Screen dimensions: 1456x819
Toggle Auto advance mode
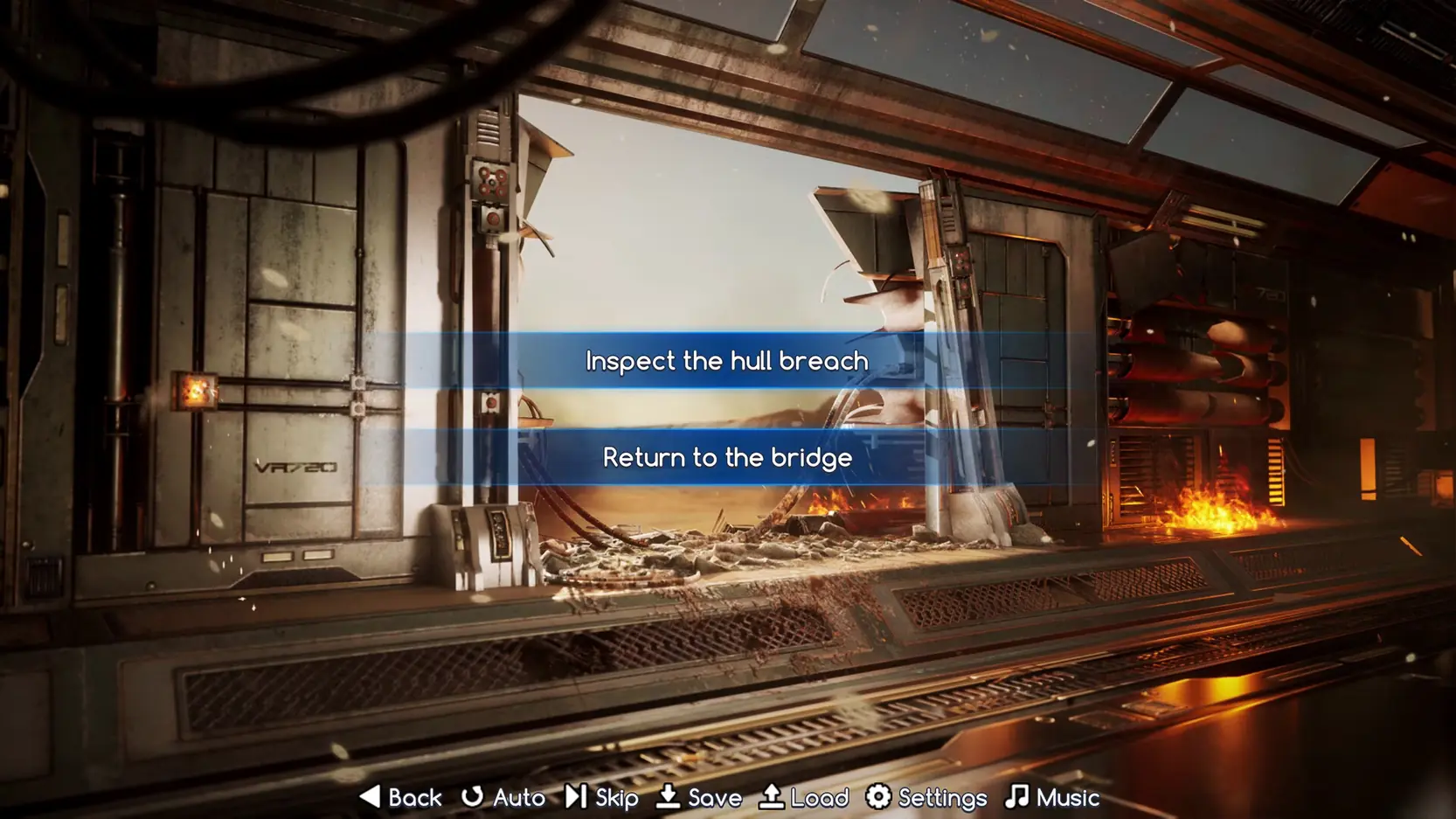click(x=504, y=797)
